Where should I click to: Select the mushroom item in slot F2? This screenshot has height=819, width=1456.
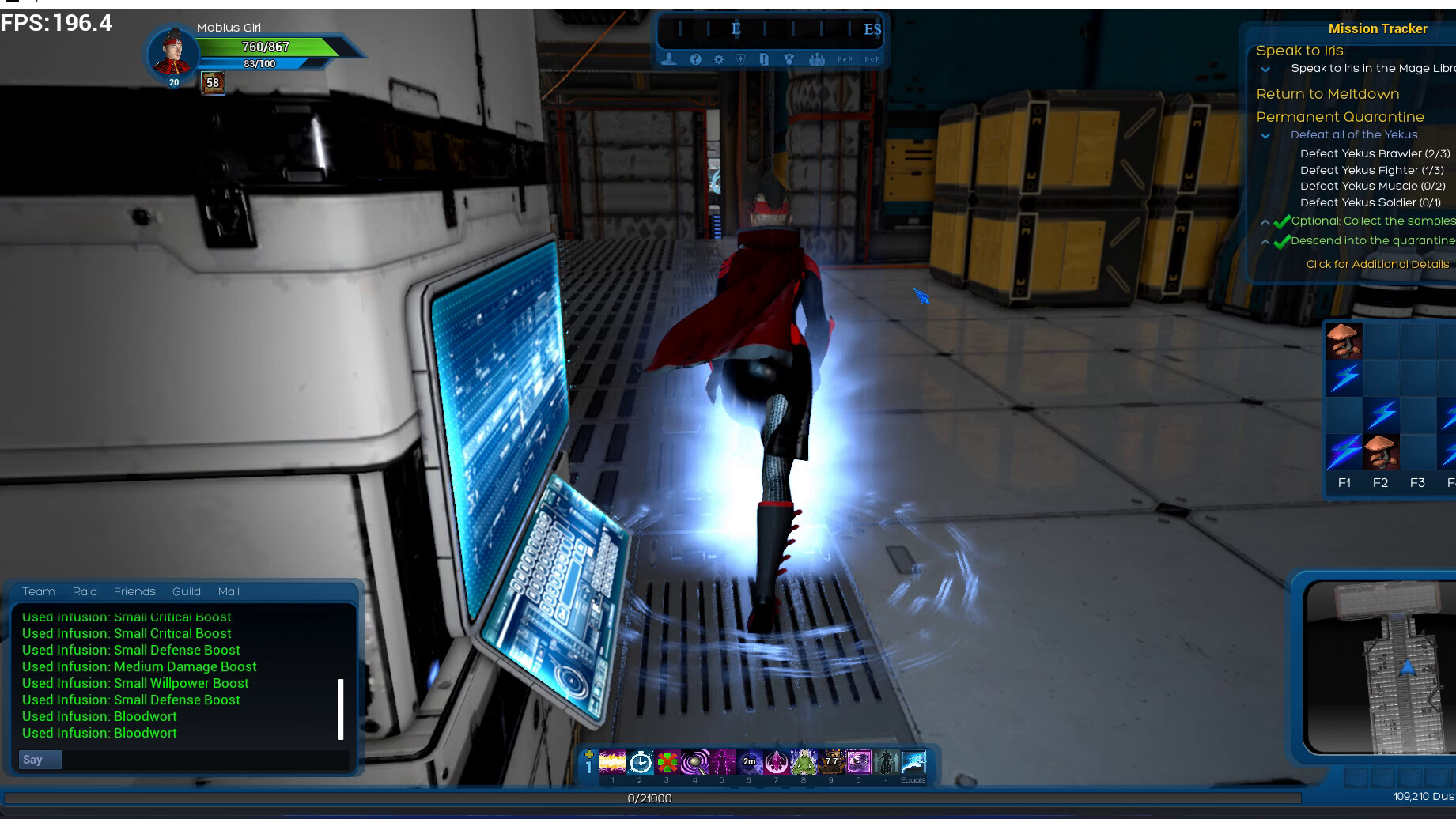click(1381, 451)
